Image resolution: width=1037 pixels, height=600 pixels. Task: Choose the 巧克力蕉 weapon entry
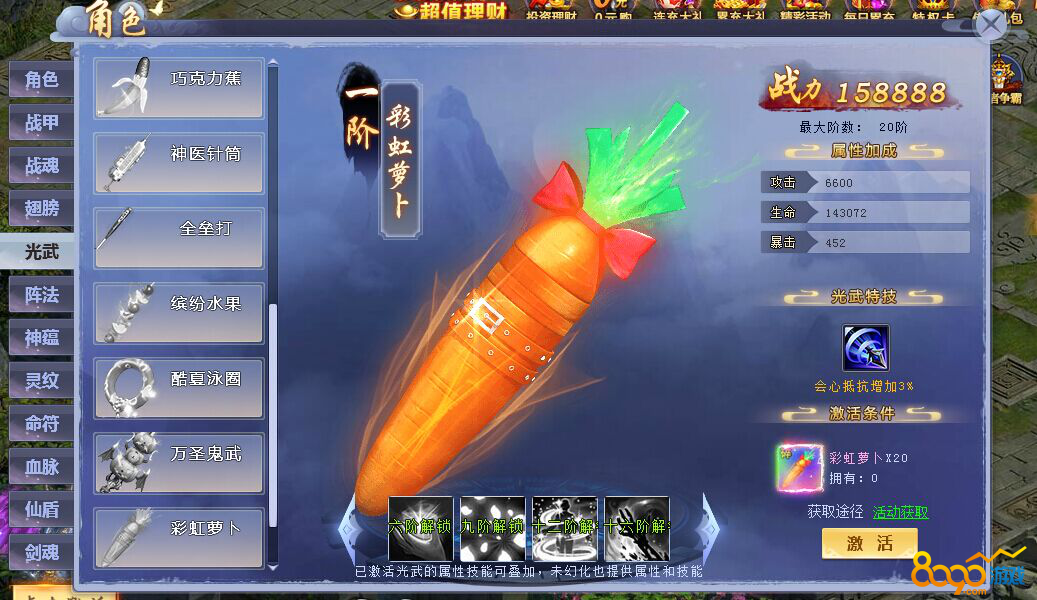[180, 87]
